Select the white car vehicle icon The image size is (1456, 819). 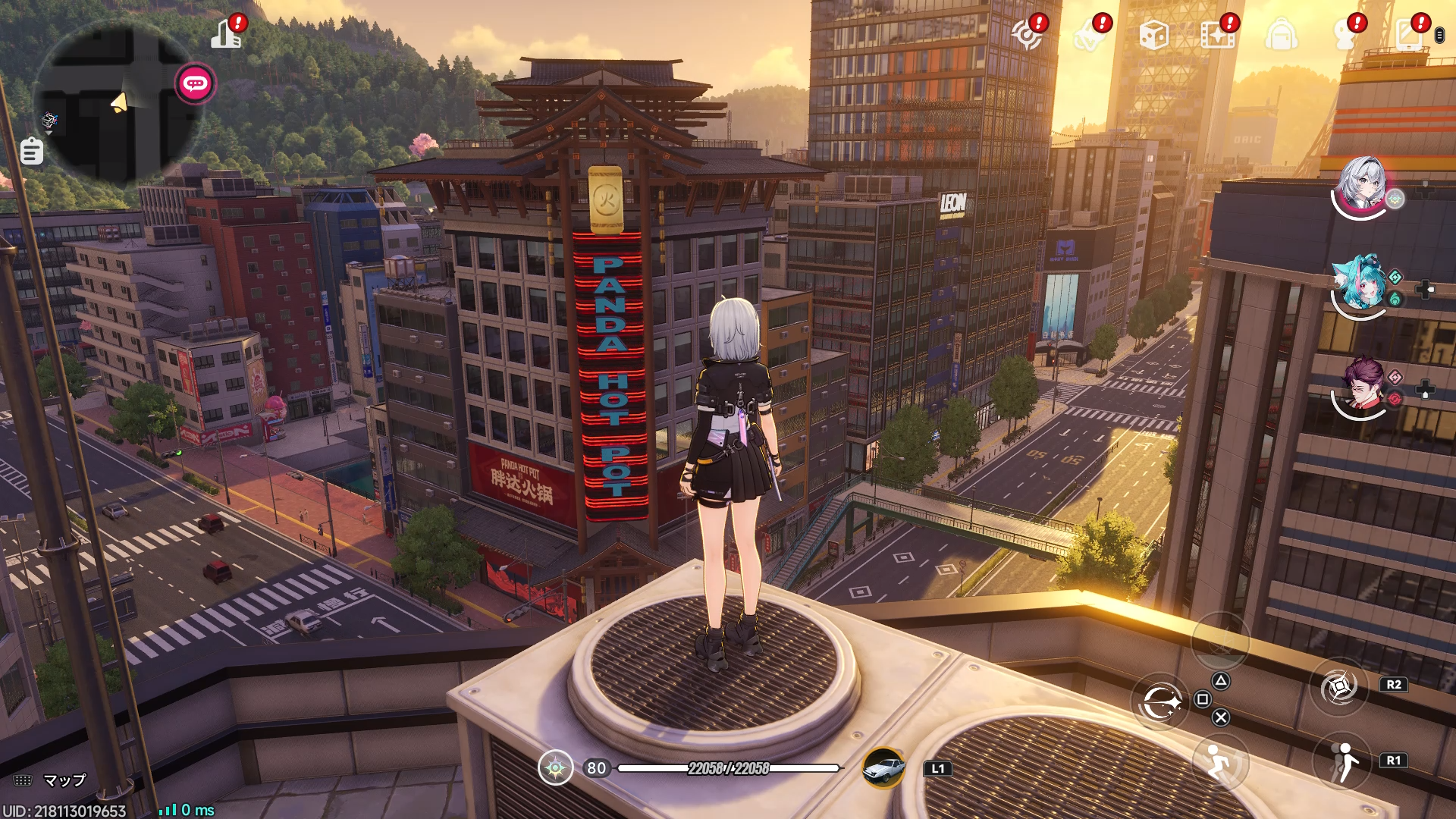884,768
